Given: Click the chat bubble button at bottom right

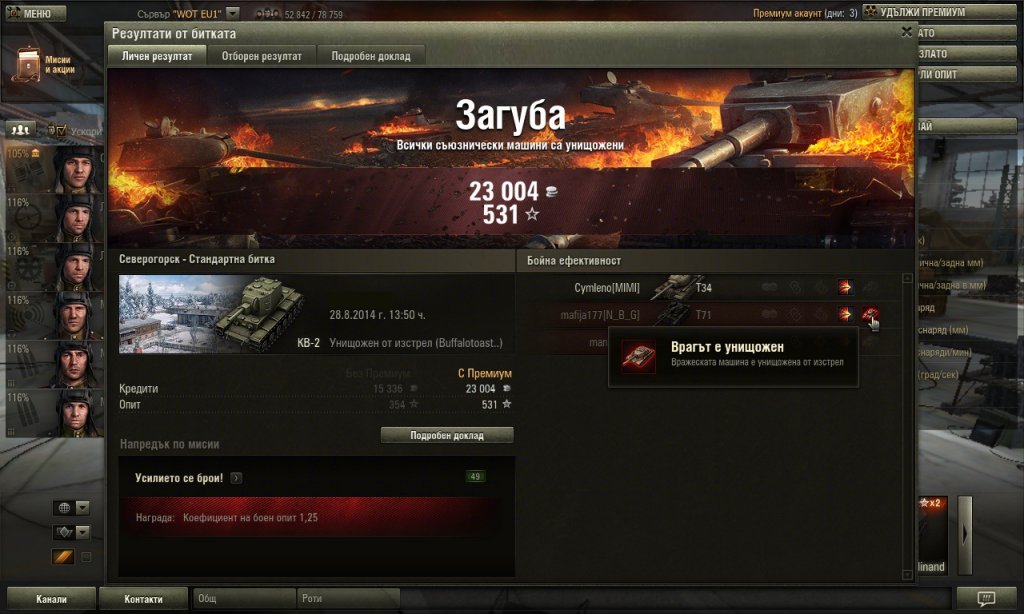Looking at the screenshot, I should 986,598.
